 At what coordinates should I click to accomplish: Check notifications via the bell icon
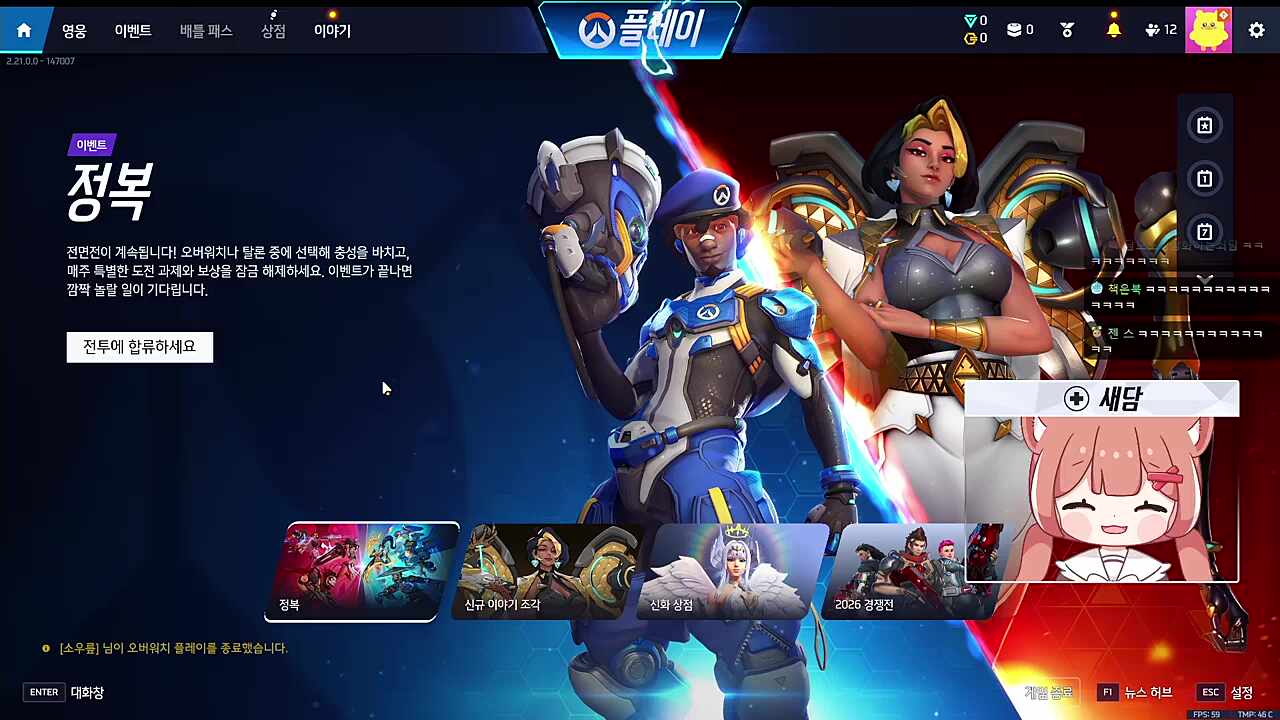pos(1114,30)
